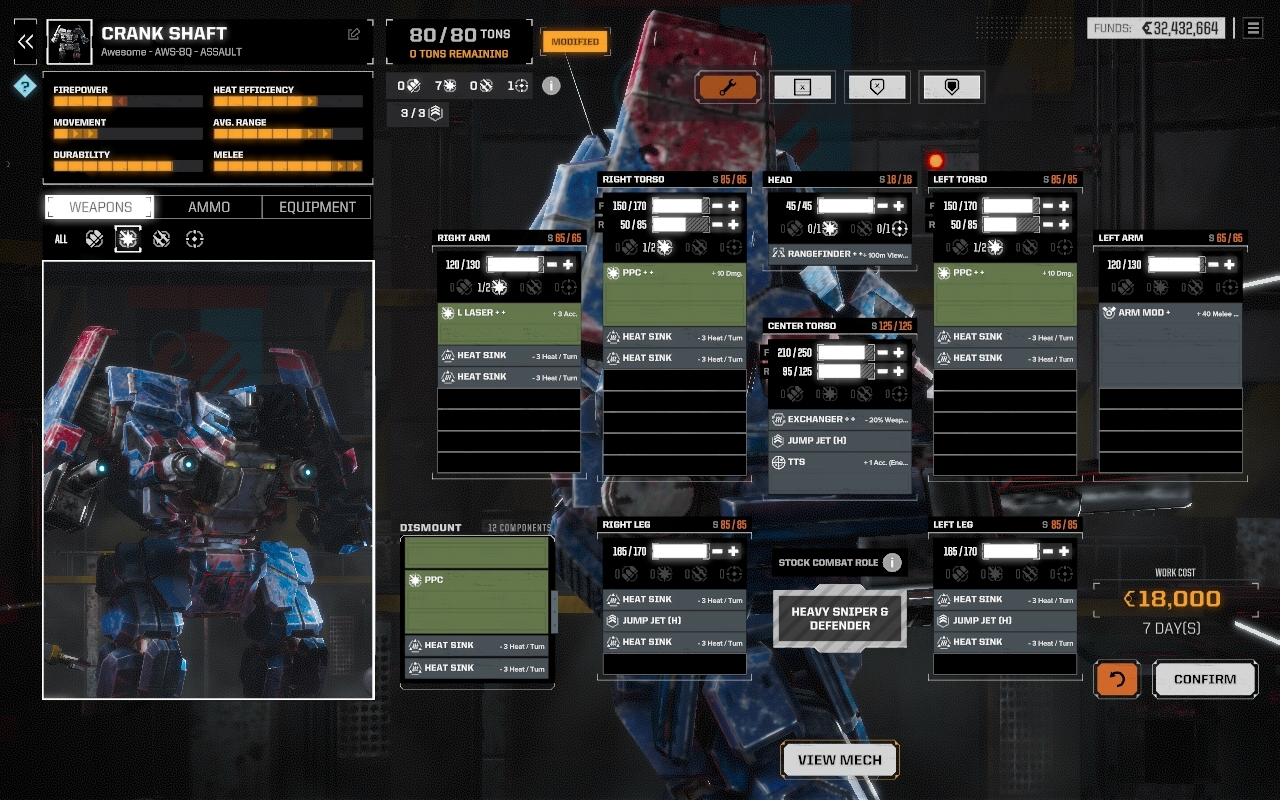Viewport: 1280px width, 800px height.
Task: Confirm the mech refit
Action: point(1205,679)
